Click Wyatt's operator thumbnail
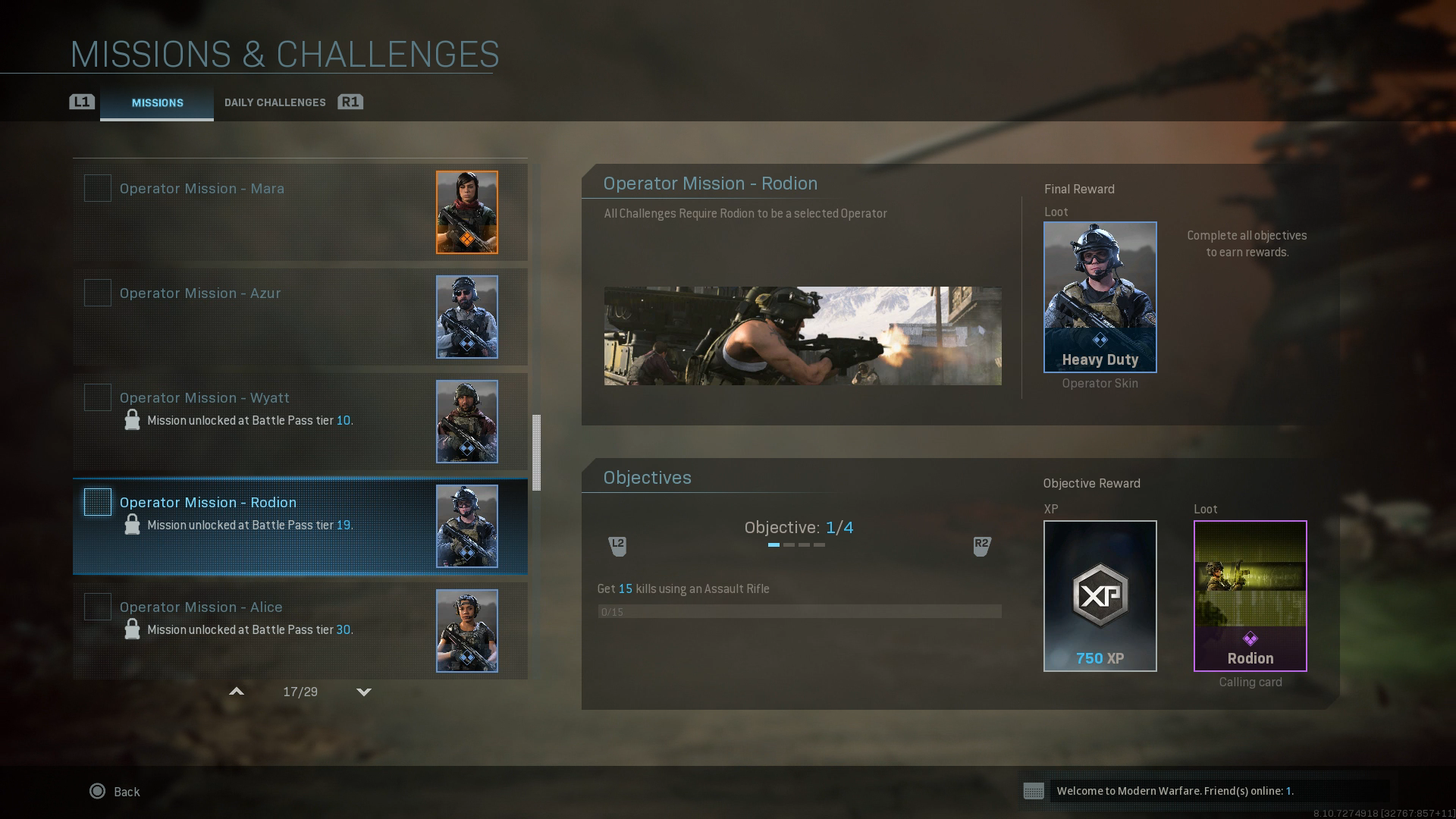The width and height of the screenshot is (1456, 819). 467,422
